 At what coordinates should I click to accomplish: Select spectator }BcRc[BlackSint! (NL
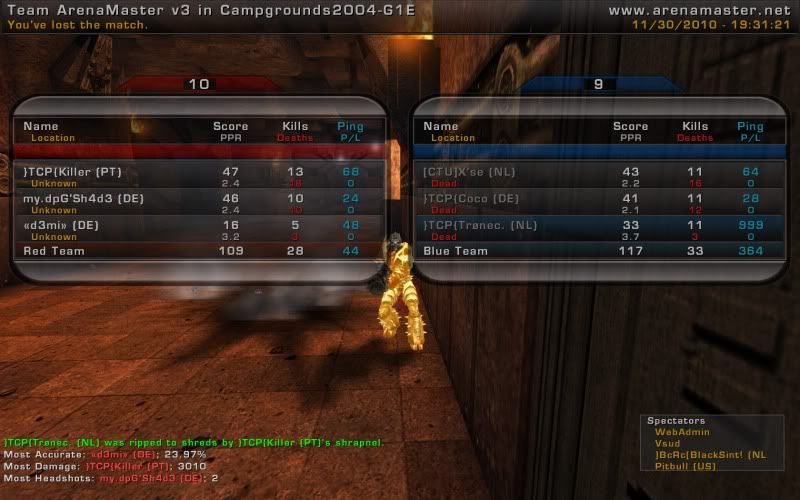pos(710,455)
